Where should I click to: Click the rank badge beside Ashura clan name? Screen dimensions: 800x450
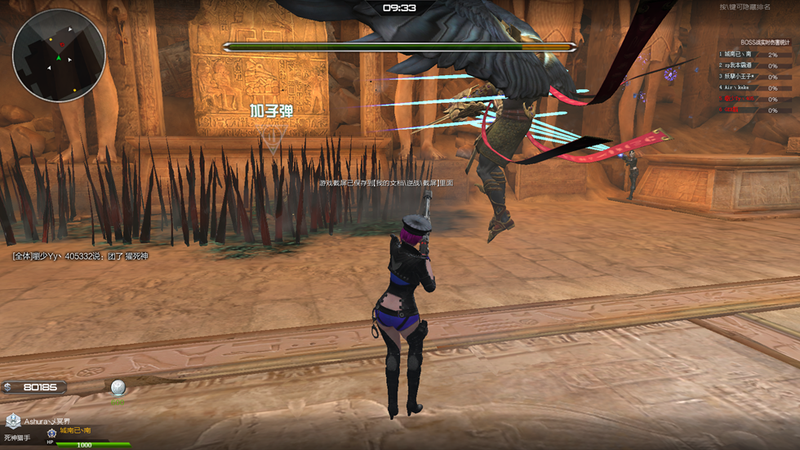pos(13,421)
